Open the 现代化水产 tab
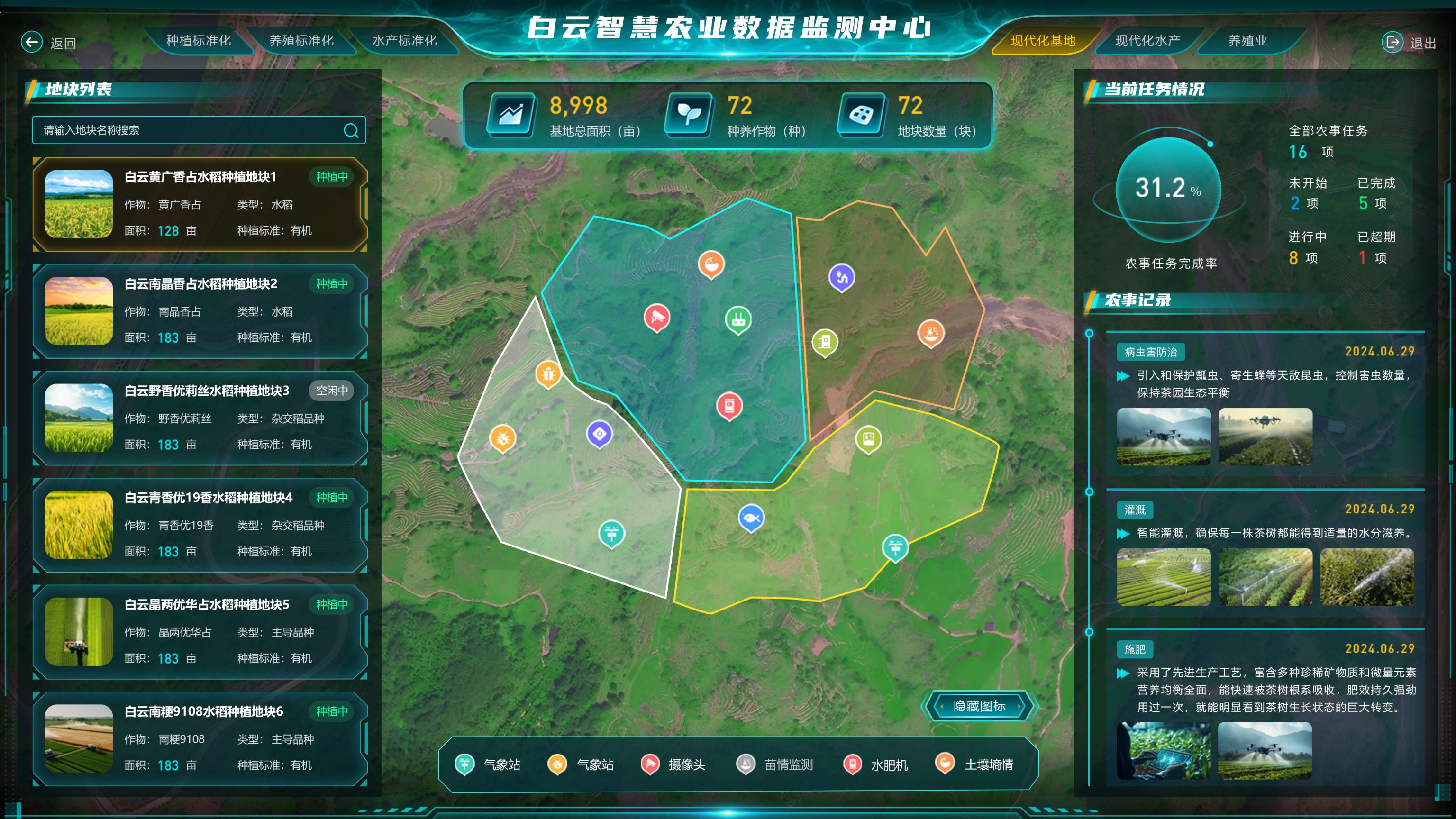The image size is (1456, 819). 1147,41
